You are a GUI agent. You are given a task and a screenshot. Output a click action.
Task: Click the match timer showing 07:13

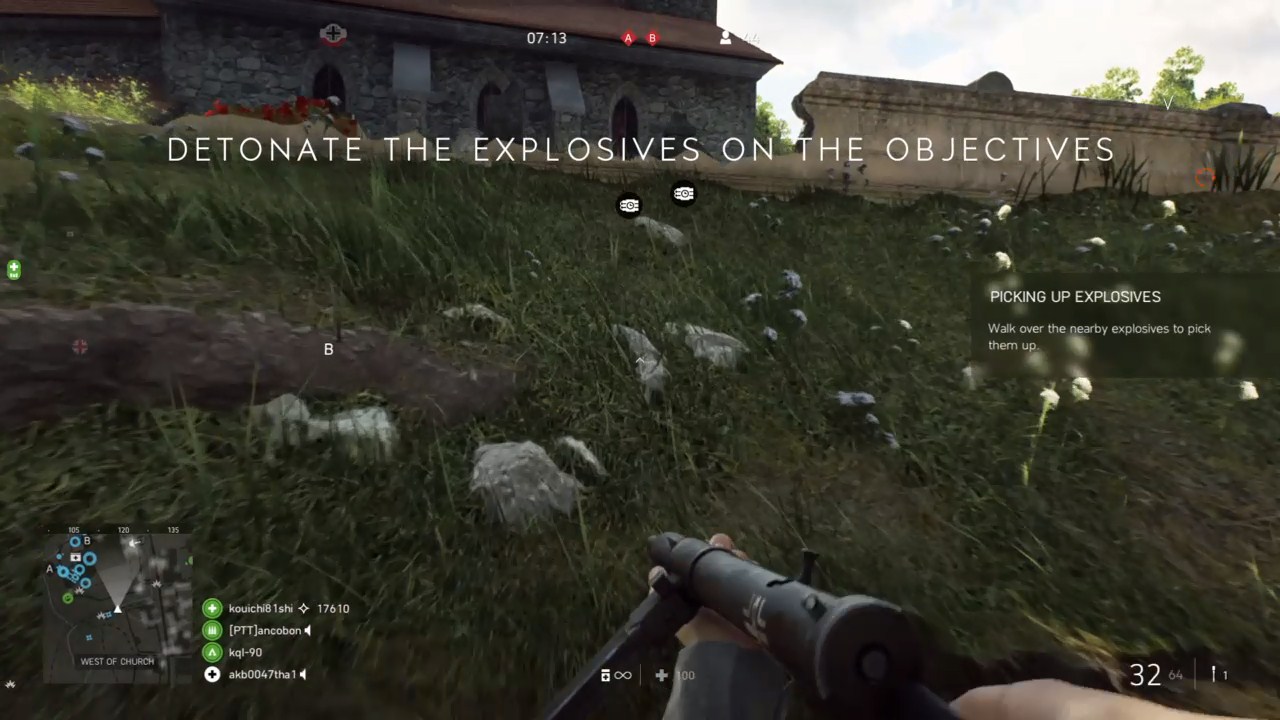[x=546, y=38]
